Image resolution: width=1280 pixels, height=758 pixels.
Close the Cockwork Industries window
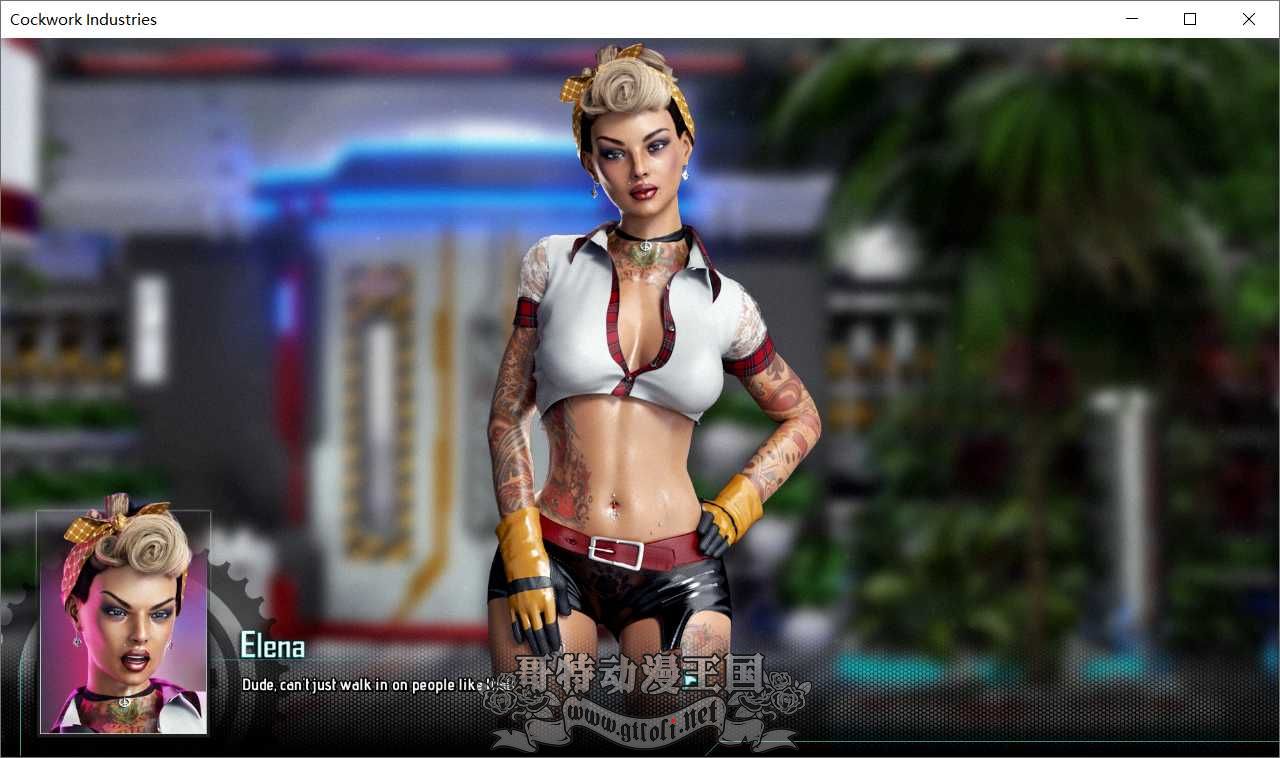[x=1249, y=19]
